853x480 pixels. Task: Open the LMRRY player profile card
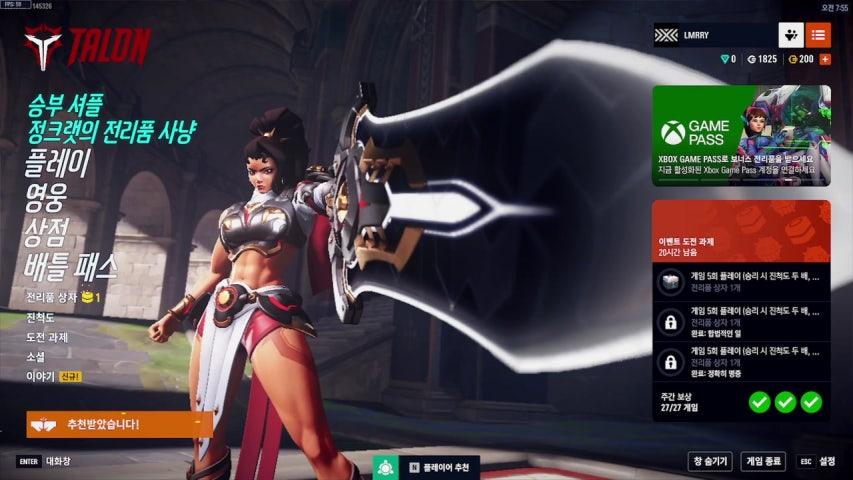713,35
